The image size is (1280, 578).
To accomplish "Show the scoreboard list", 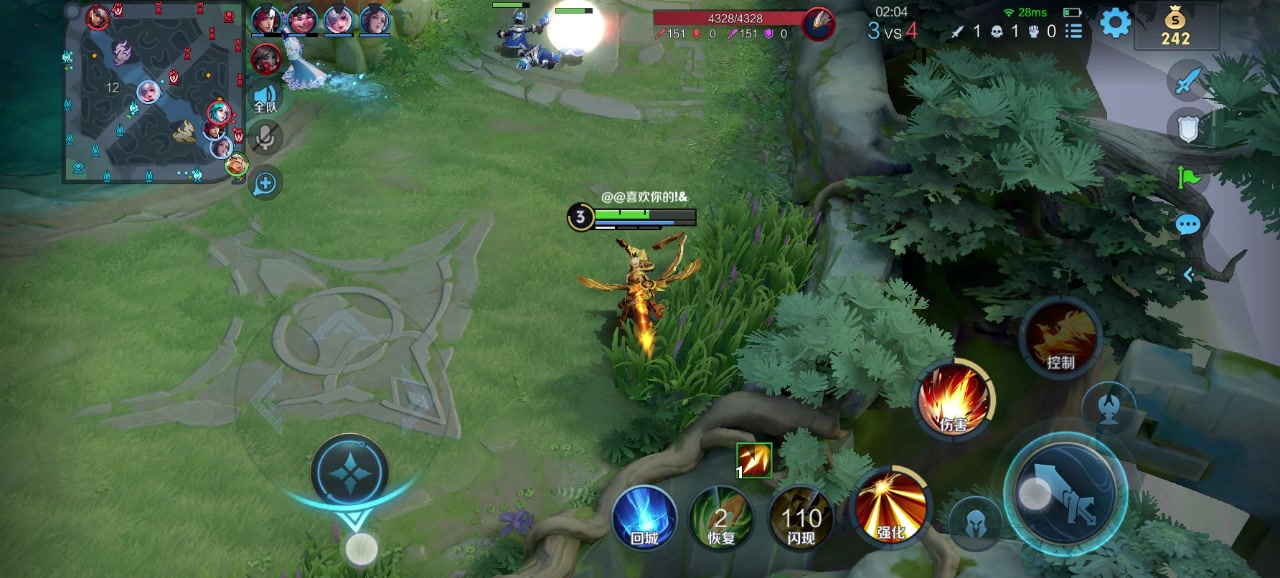I will tap(1074, 31).
